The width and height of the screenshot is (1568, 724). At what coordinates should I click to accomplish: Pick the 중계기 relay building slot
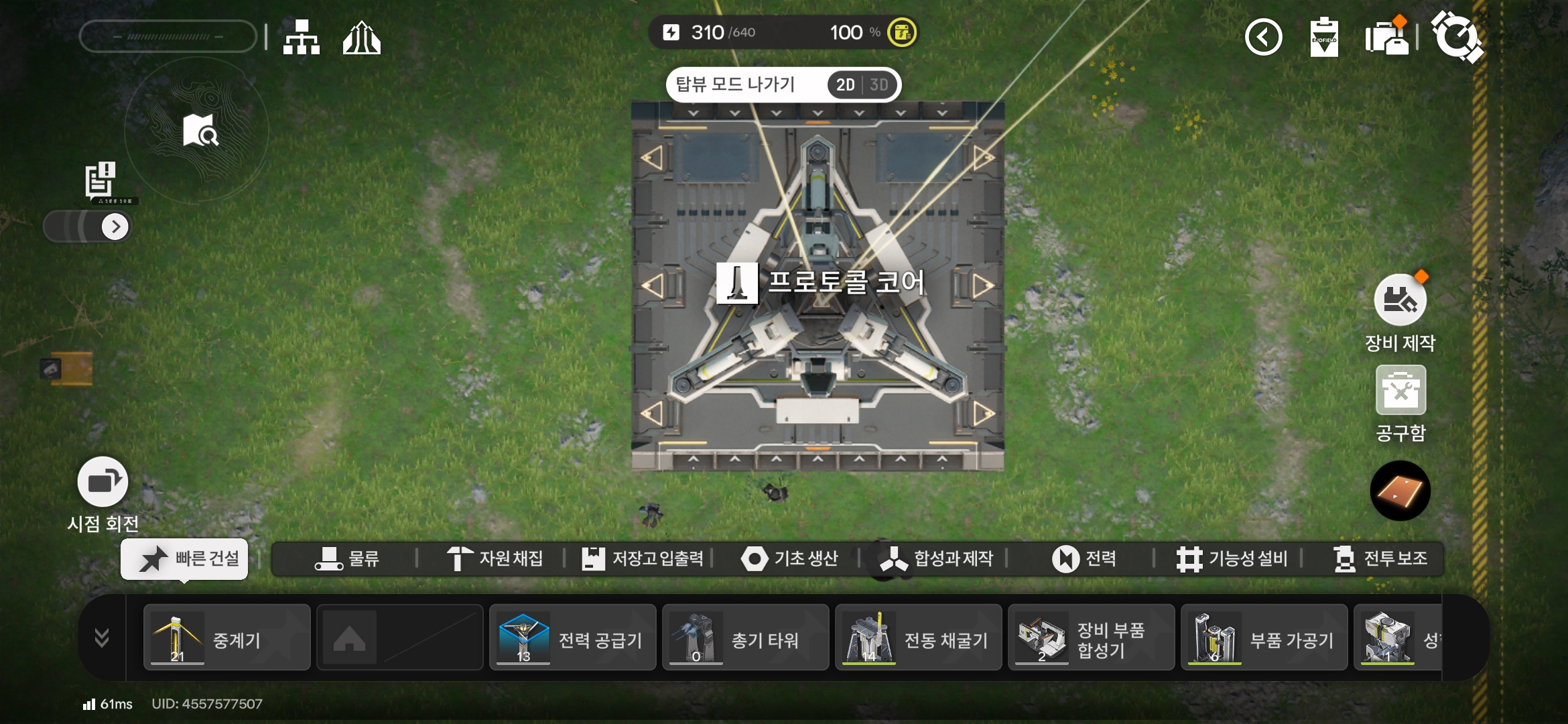pyautogui.click(x=227, y=638)
